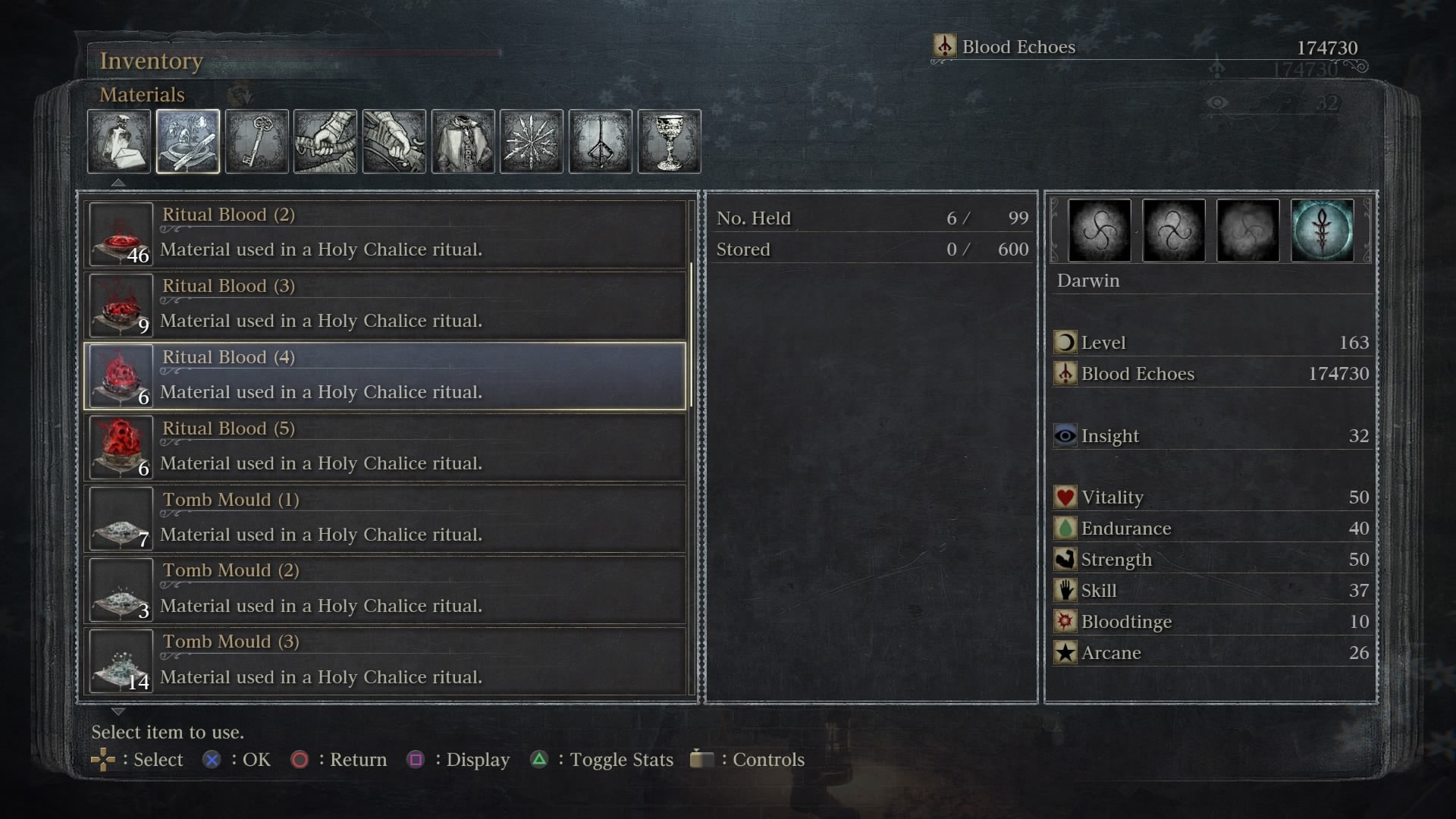Viewport: 1456px width, 819px height.
Task: Select the Left Hand Weapons firearm icon
Action: point(394,140)
